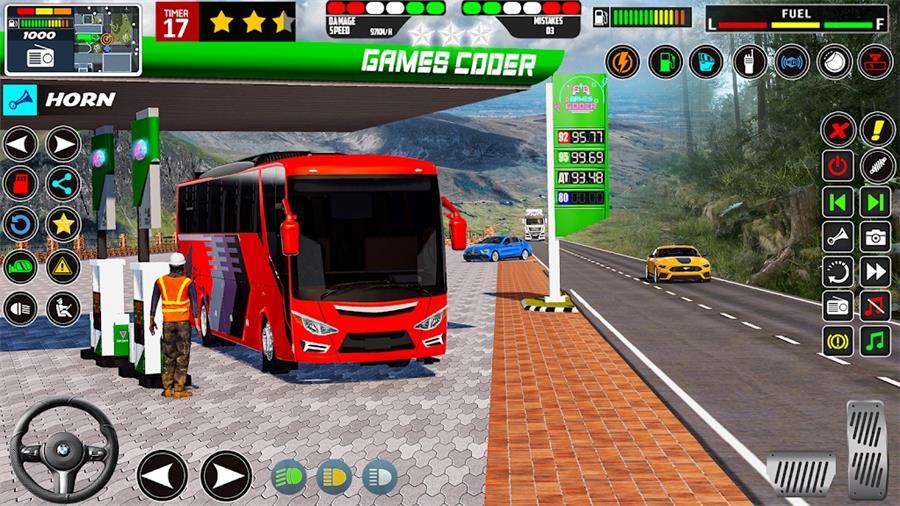Open the share icon
This screenshot has height=506, width=900.
(63, 184)
